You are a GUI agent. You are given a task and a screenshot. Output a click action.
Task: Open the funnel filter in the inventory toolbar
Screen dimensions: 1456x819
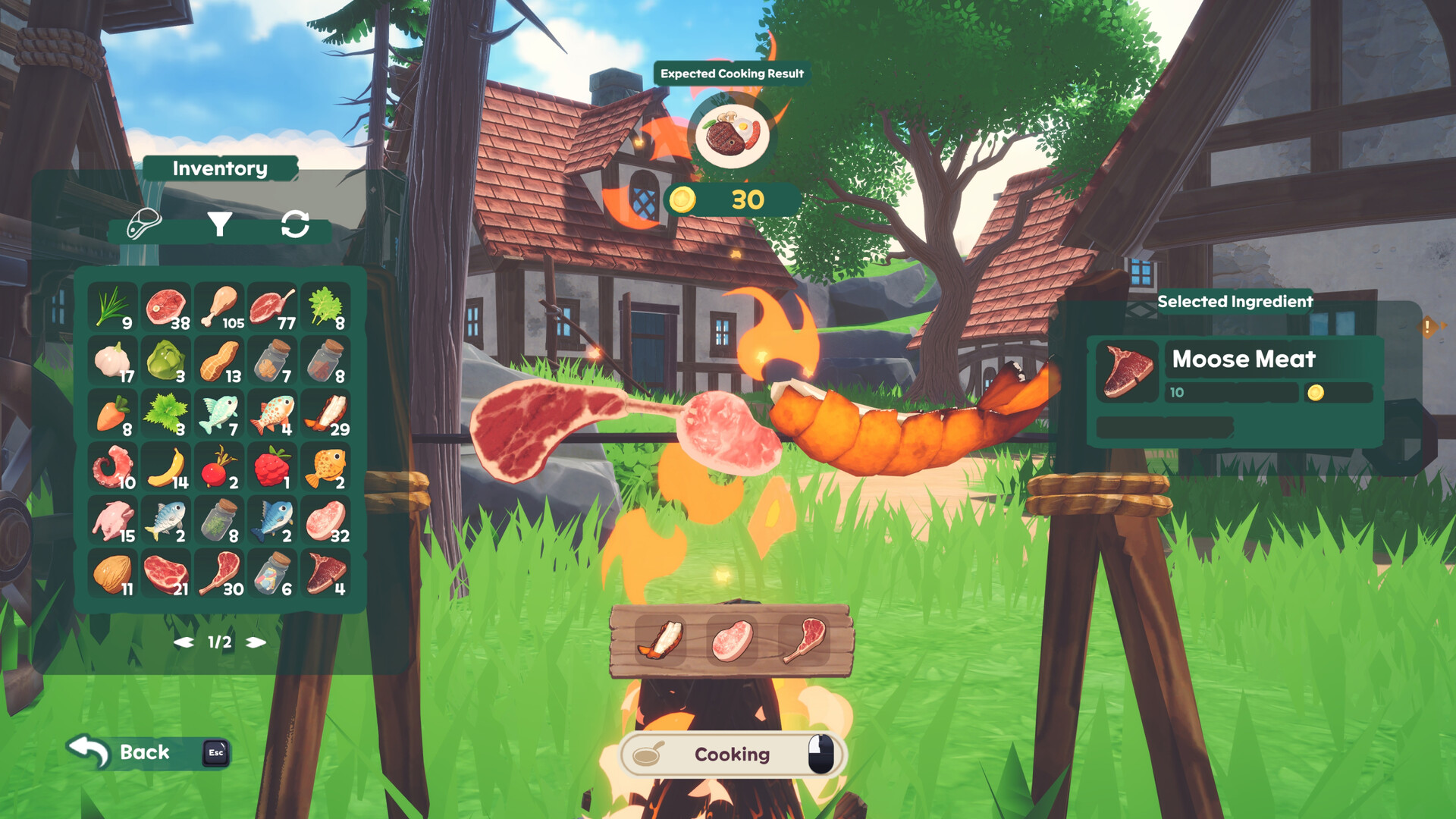click(x=220, y=225)
